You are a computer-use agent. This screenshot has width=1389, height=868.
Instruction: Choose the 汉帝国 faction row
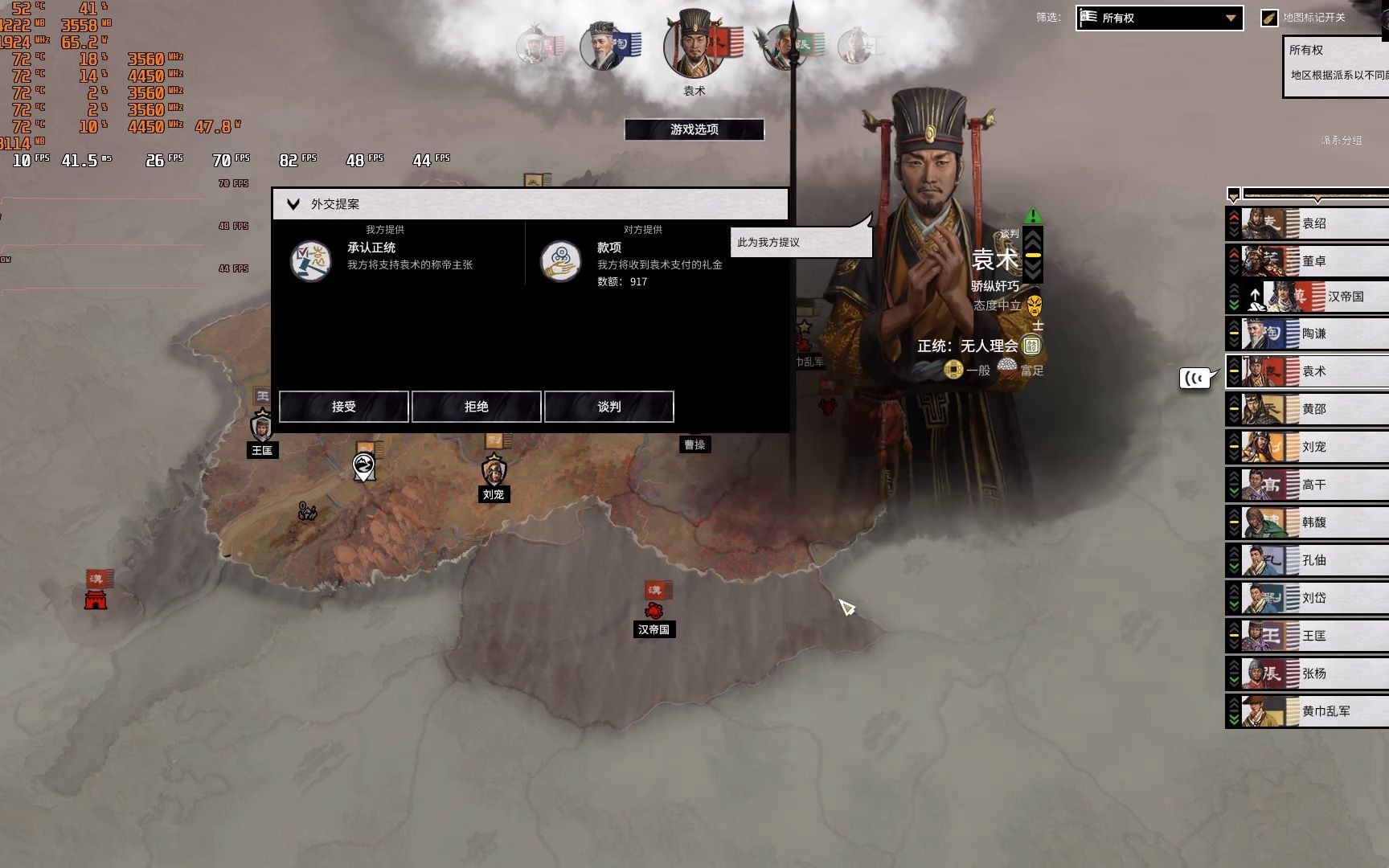(1344, 297)
